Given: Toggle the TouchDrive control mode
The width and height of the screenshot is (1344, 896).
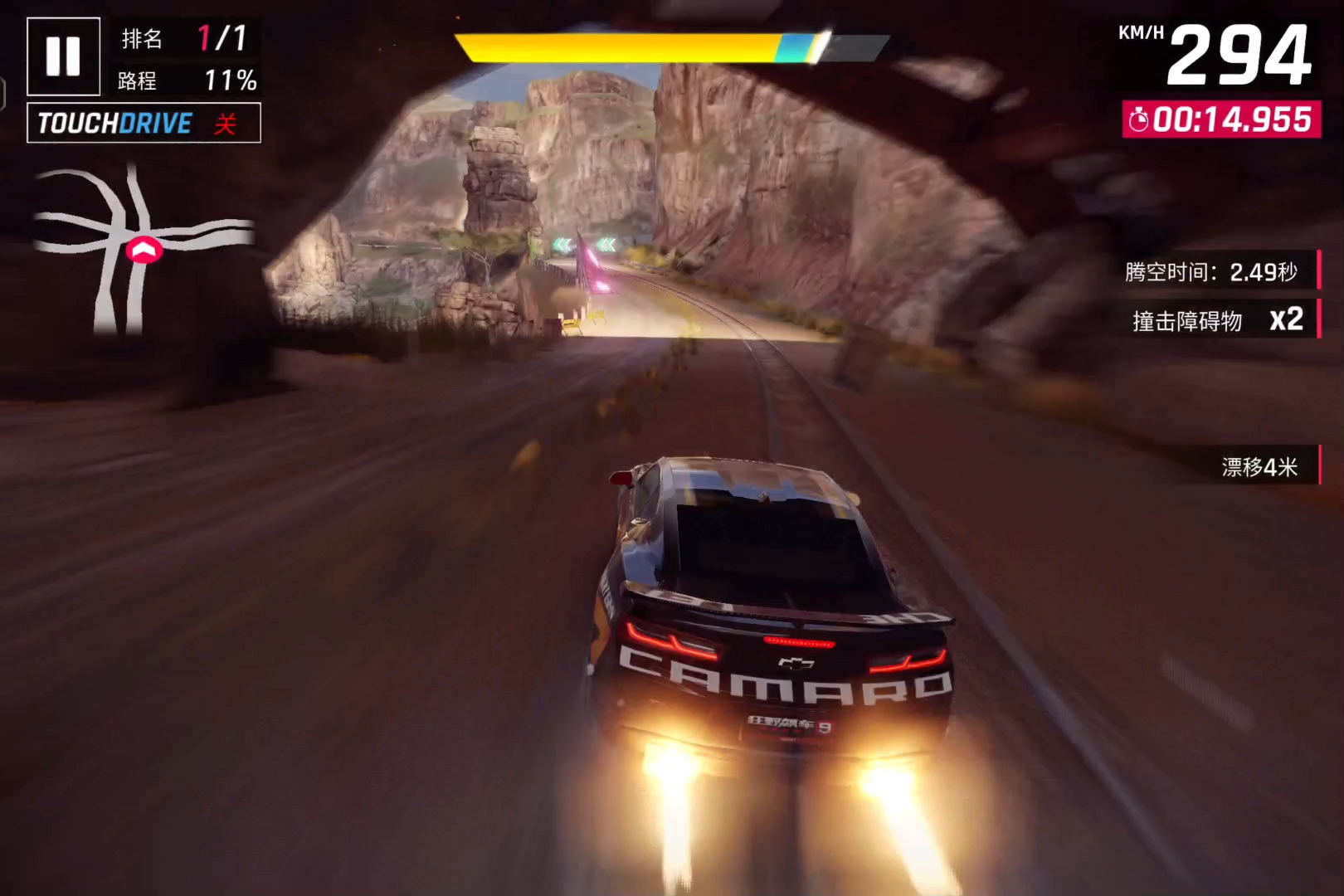Looking at the screenshot, I should coord(144,123).
